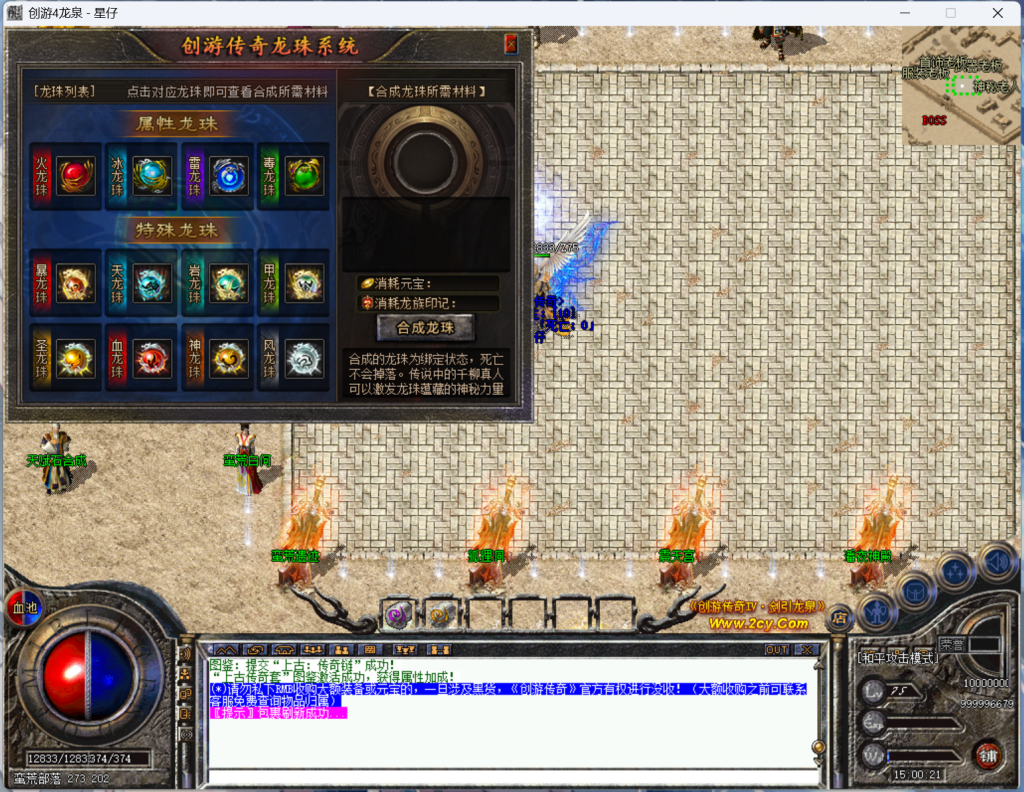
Task: Select the 火龙珠 fire dragon orb
Action: pos(74,176)
